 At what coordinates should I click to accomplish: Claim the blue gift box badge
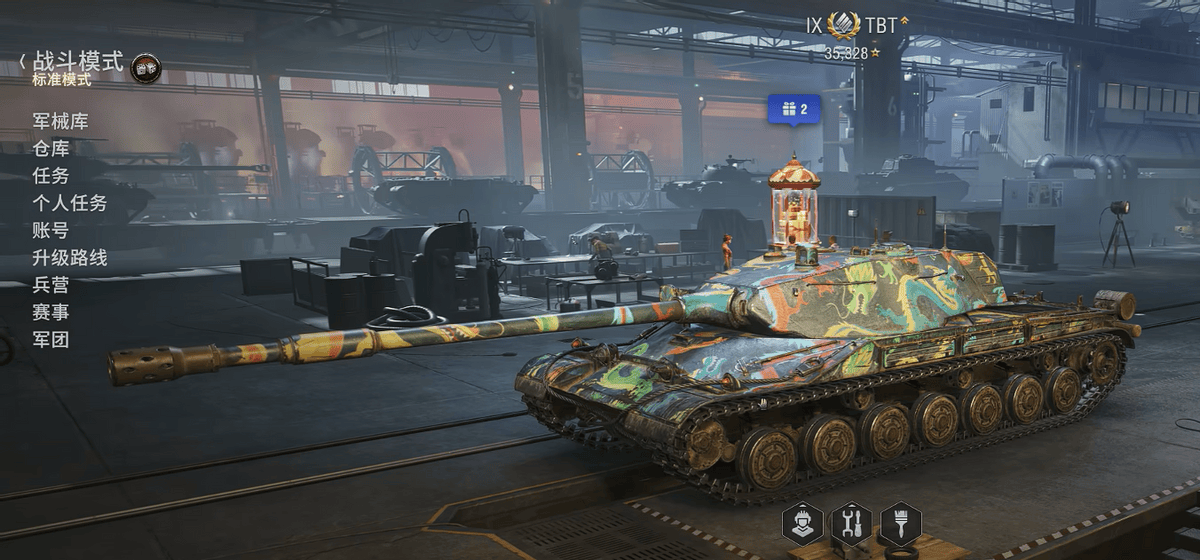(794, 108)
